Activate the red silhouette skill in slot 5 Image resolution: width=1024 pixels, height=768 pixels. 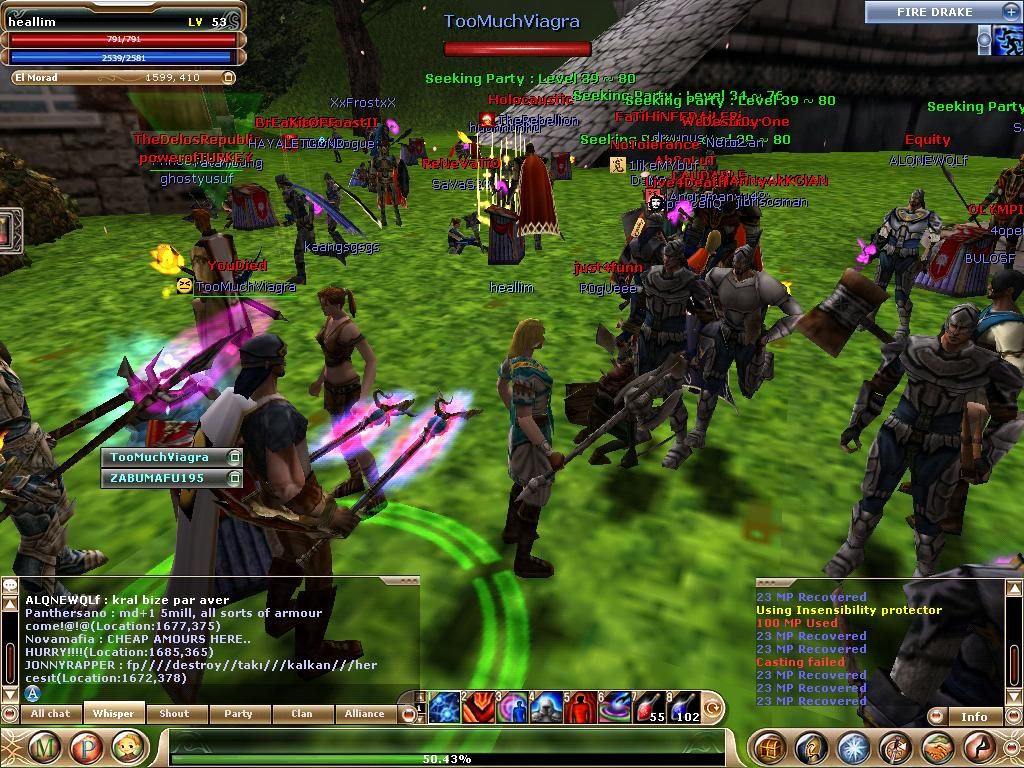[x=580, y=707]
